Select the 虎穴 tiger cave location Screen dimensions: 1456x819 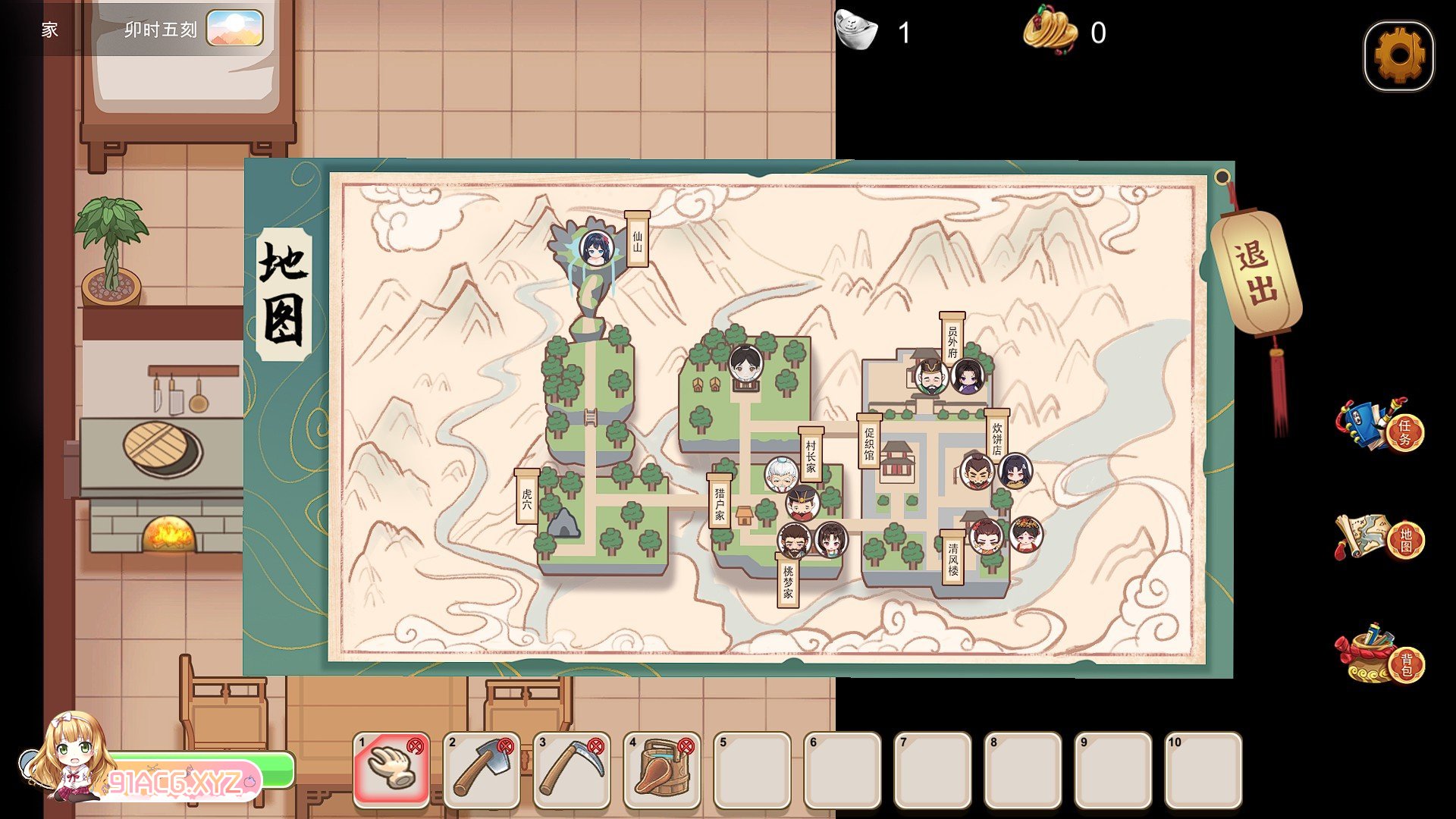[x=527, y=497]
